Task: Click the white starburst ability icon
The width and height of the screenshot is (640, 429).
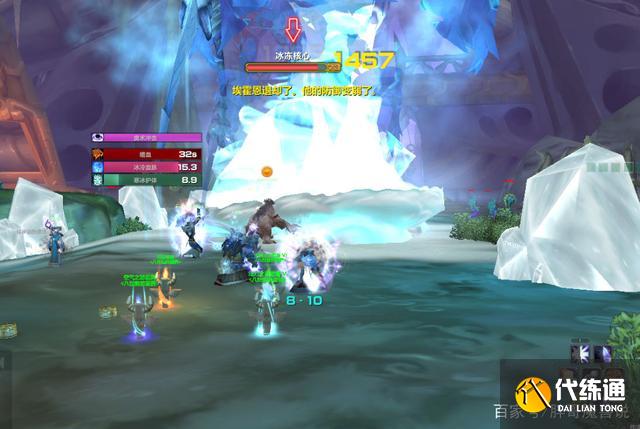Action: 580,352
